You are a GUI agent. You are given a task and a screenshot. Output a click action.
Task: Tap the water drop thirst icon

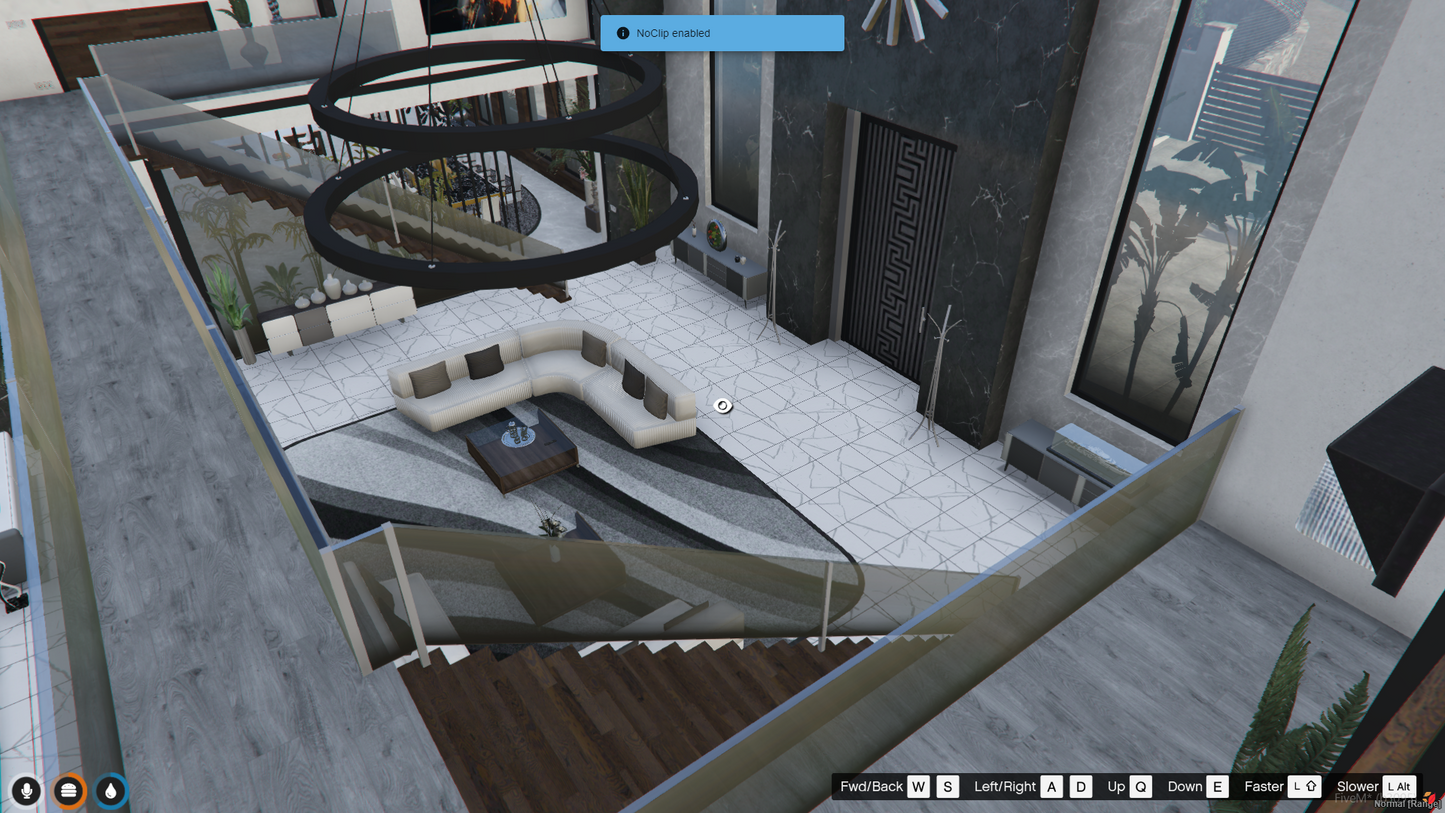click(111, 791)
